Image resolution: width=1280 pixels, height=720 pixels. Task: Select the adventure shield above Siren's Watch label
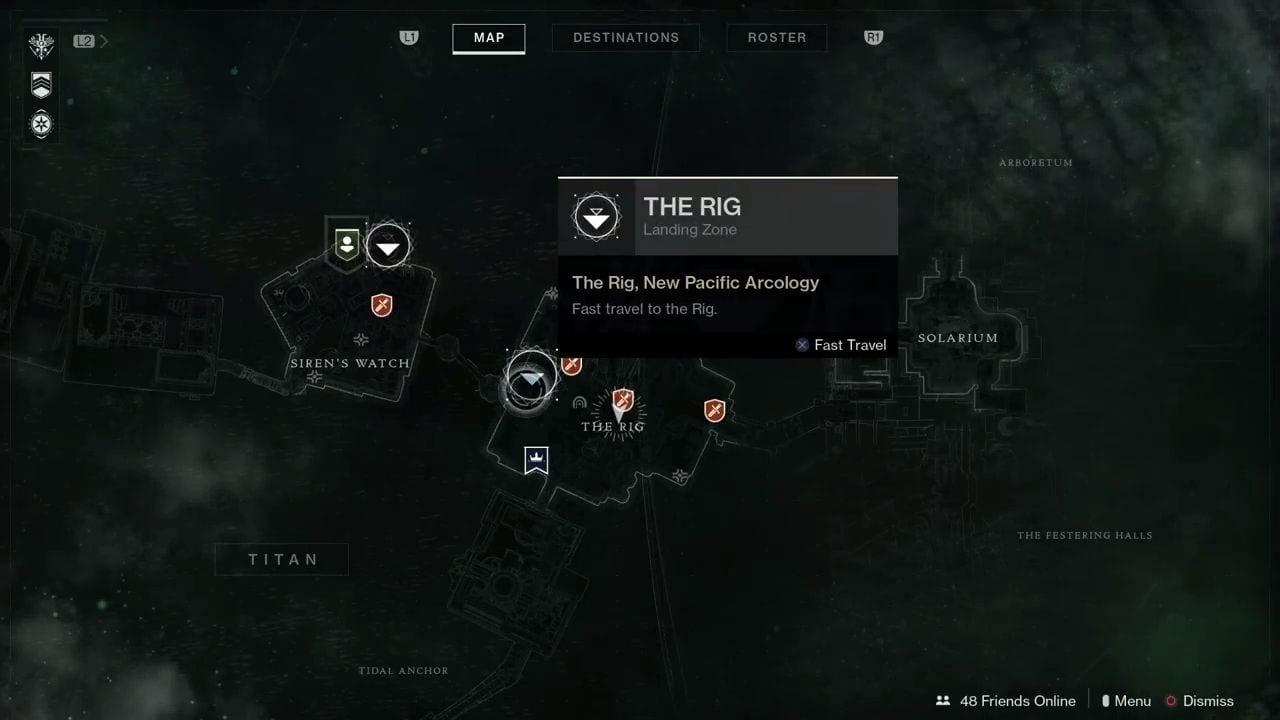[381, 305]
